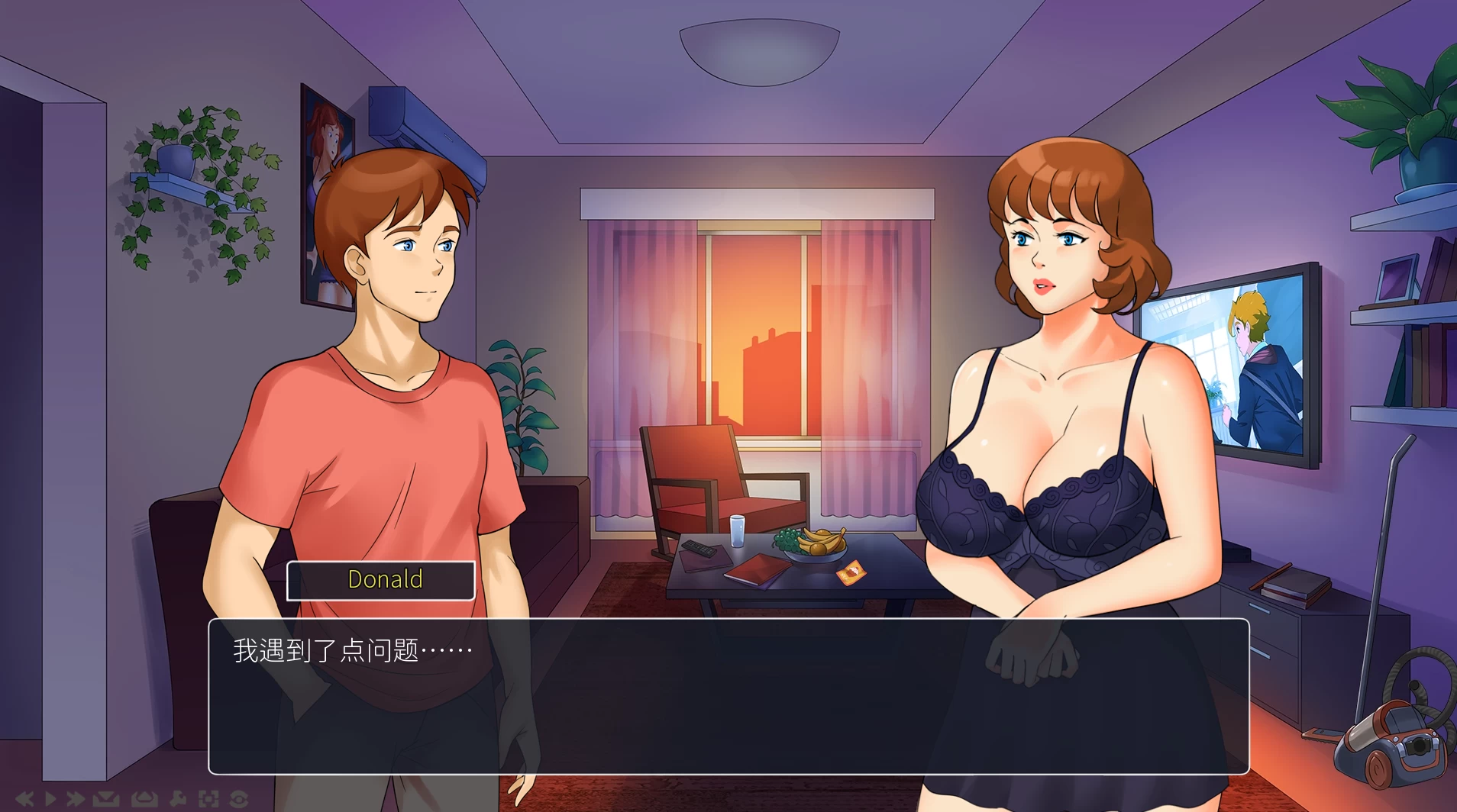This screenshot has height=812, width=1457.
Task: Select the rewind icon to go back
Action: pos(23,799)
